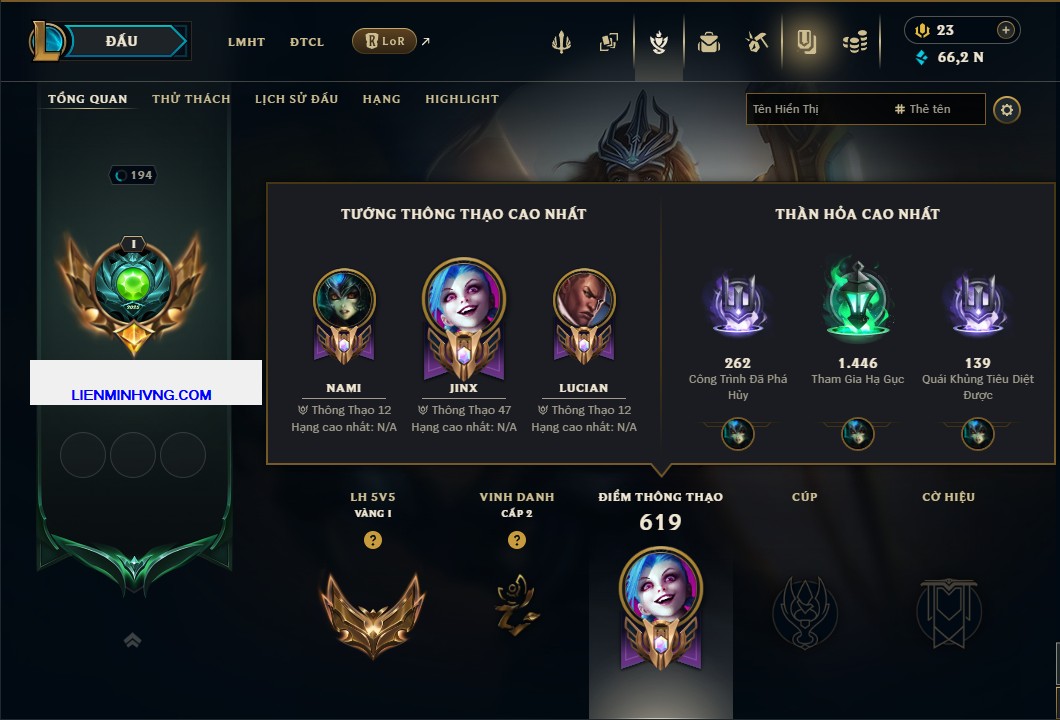Click the question mark under VINH DANH
The height and width of the screenshot is (720, 1060).
[517, 540]
